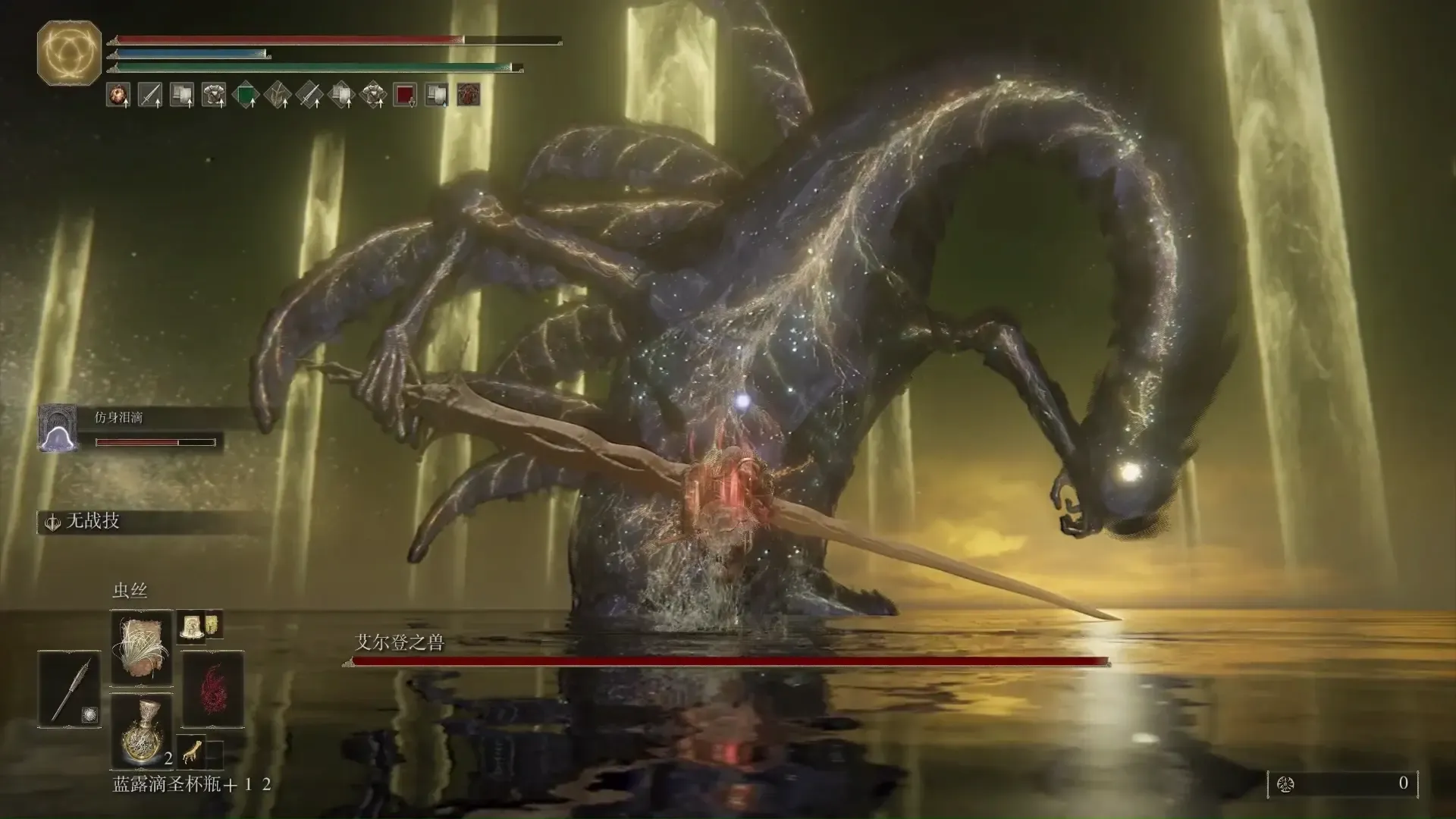Select the left-hand spear weapon slot
Viewport: 1456px width, 819px height.
tap(69, 689)
